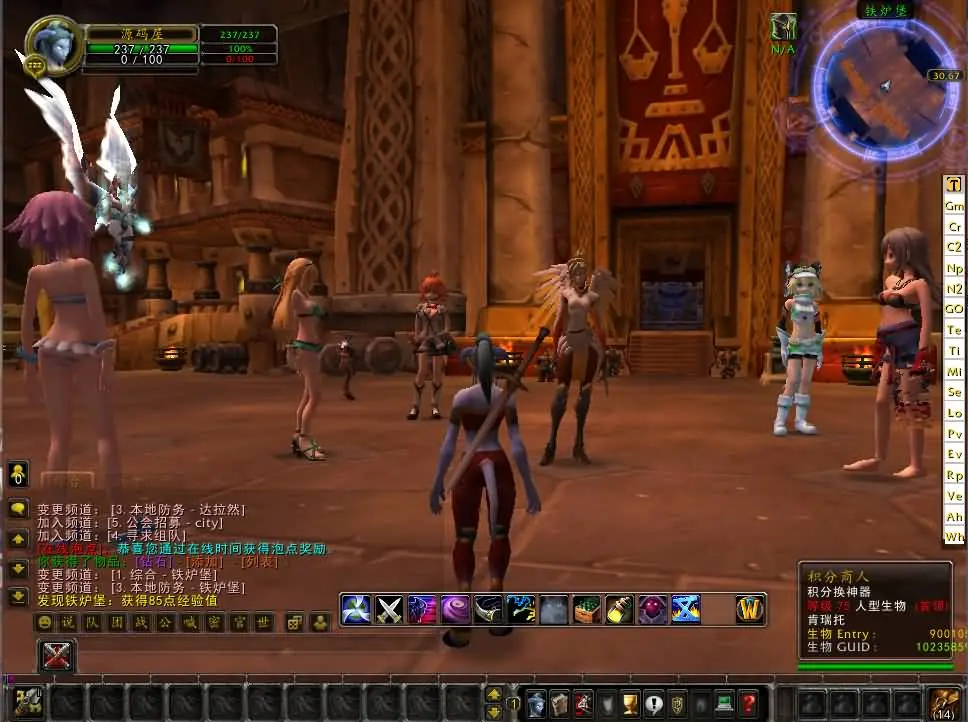This screenshot has height=722, width=968.
Task: Click the gold WoW logo button
Action: click(x=750, y=608)
